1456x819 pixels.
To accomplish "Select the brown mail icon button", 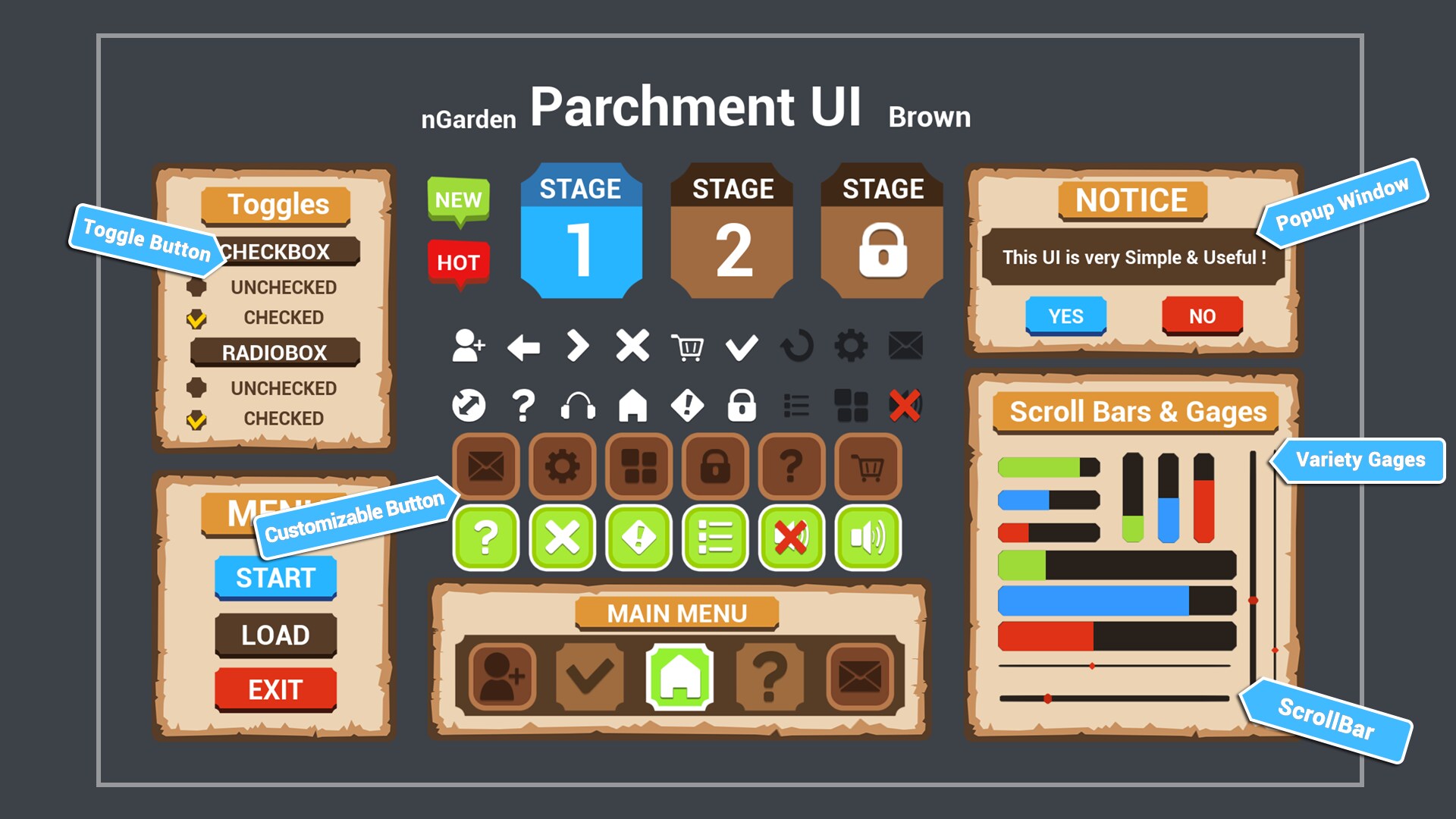I will pyautogui.click(x=485, y=466).
